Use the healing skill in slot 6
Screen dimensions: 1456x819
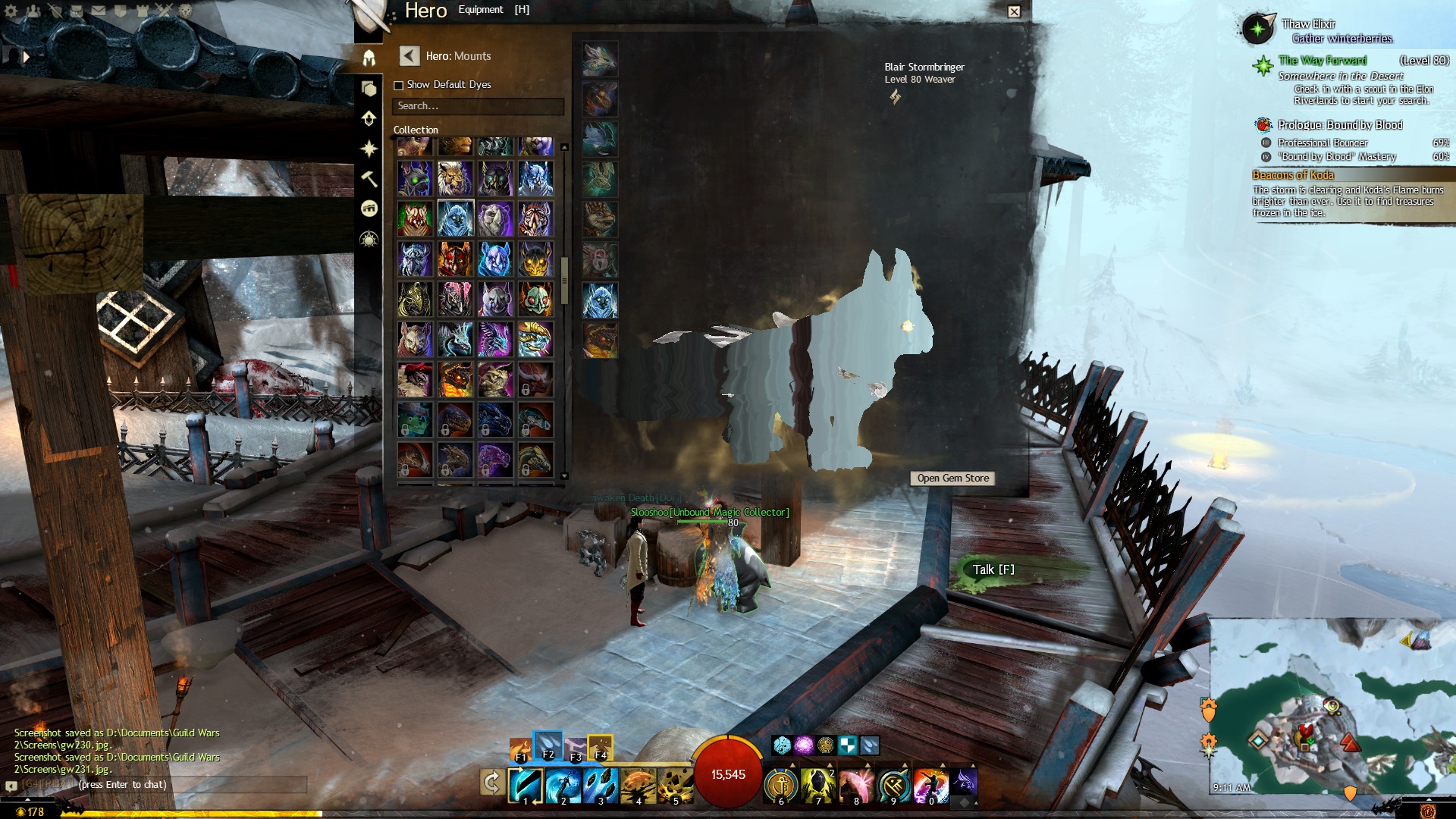781,786
